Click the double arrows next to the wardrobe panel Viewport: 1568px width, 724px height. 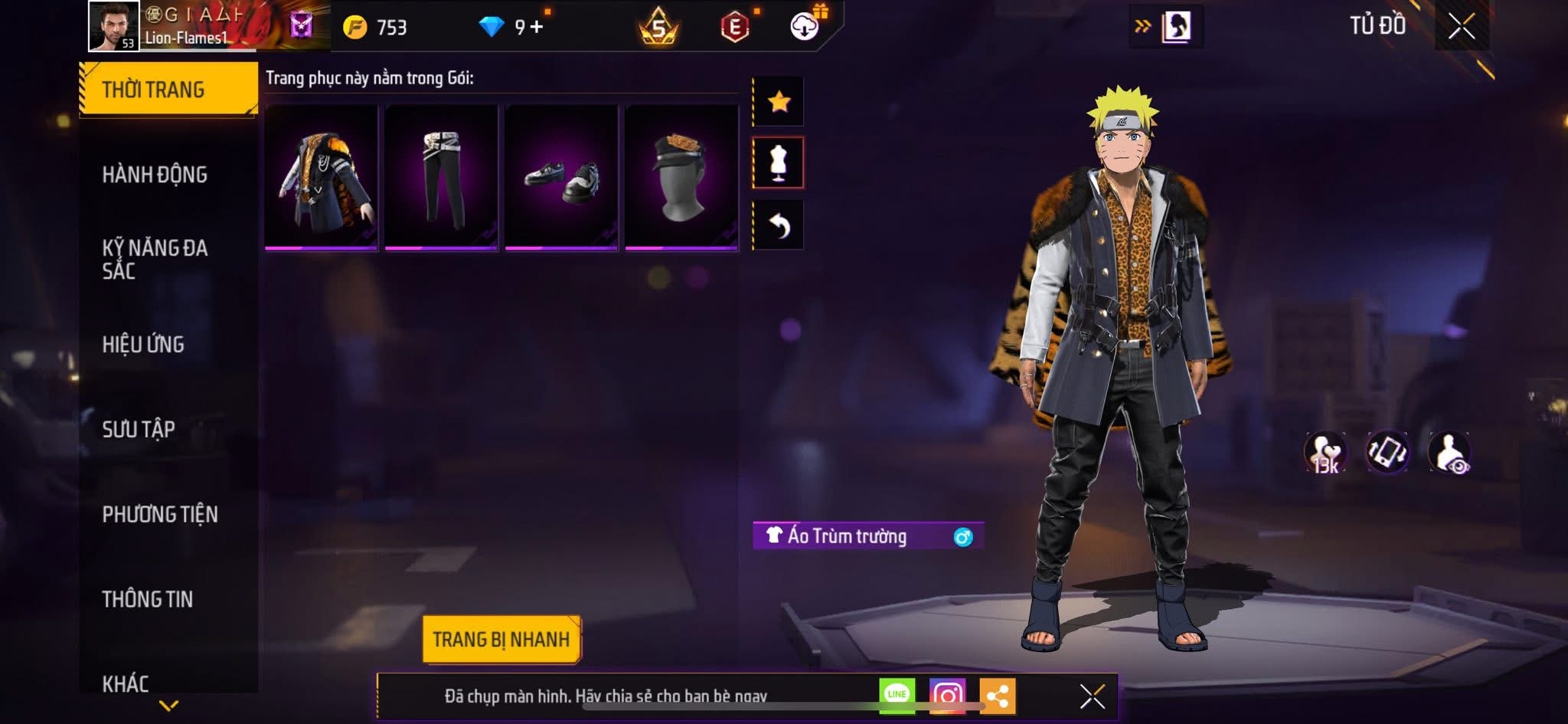tap(1142, 25)
